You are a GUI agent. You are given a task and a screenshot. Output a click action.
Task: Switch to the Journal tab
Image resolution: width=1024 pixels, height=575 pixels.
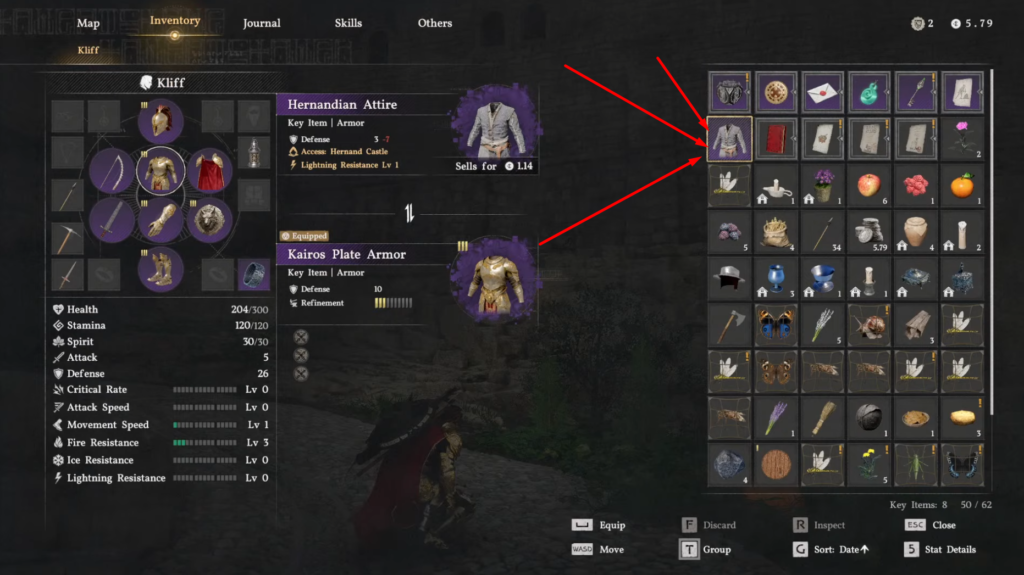[x=261, y=23]
